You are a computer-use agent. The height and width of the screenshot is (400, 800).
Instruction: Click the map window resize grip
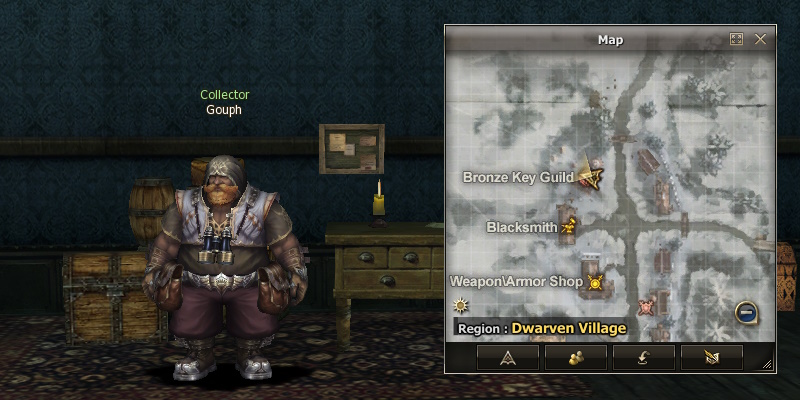pyautogui.click(x=767, y=364)
